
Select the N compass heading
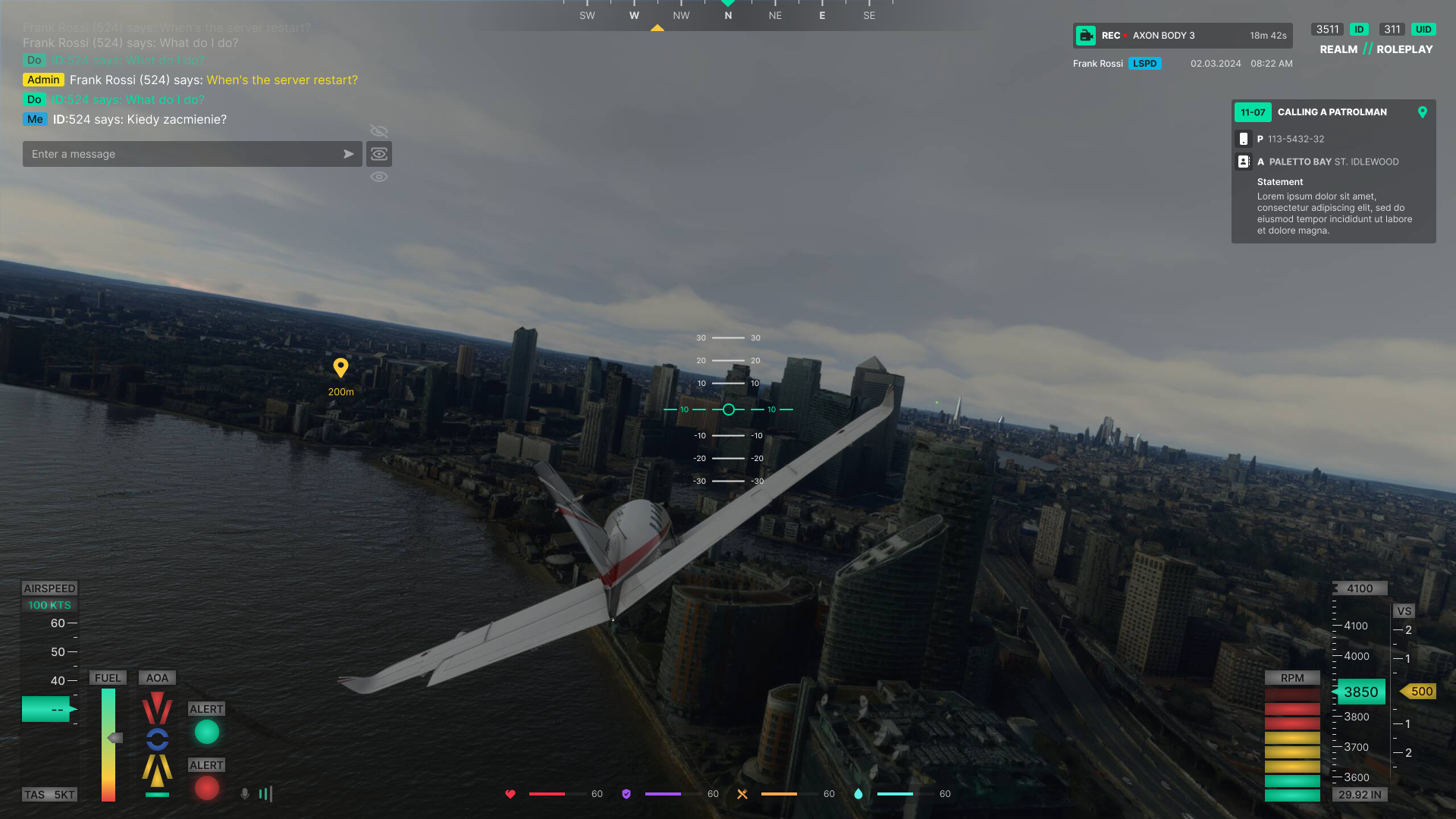pyautogui.click(x=727, y=14)
